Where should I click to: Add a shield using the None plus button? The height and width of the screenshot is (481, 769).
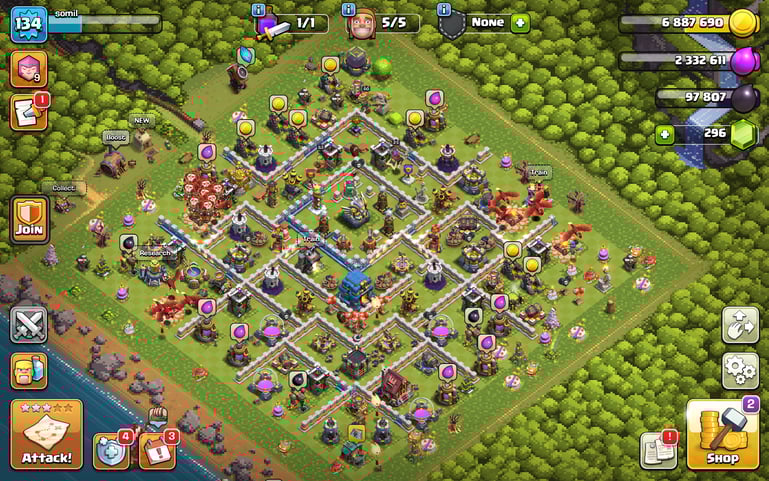click(x=520, y=22)
